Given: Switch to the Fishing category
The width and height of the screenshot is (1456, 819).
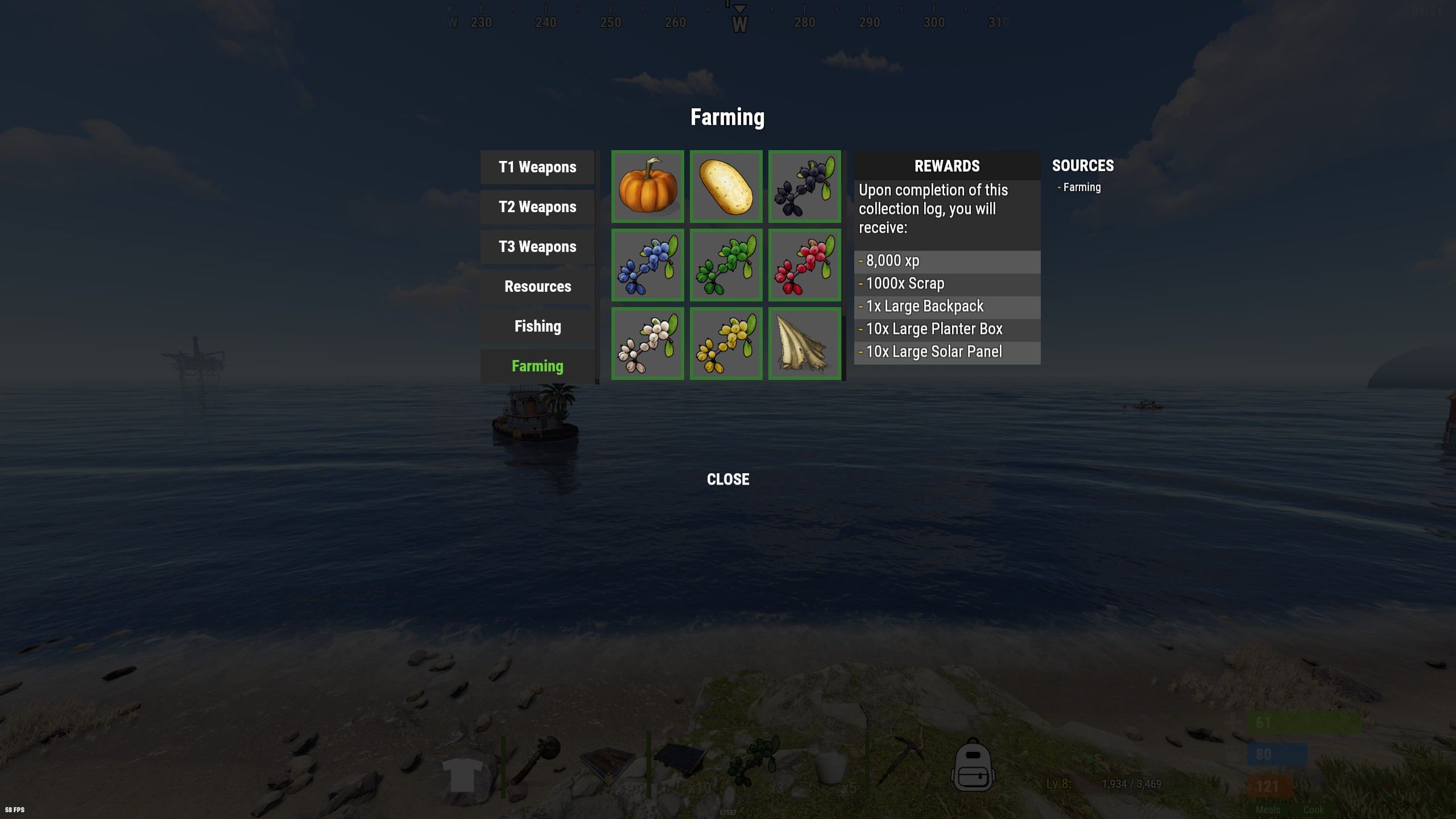Looking at the screenshot, I should tap(537, 326).
